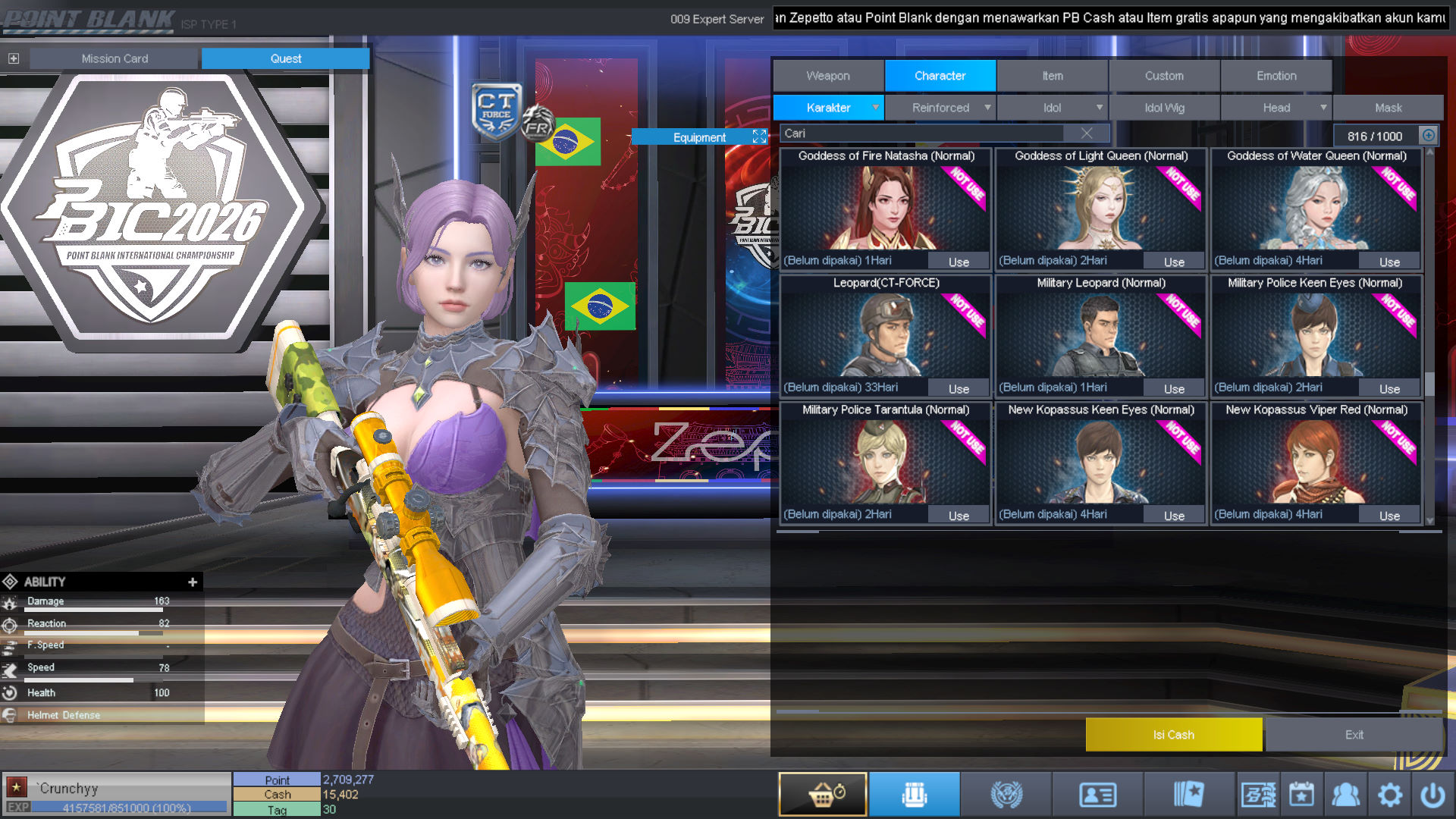The height and width of the screenshot is (819, 1456).
Task: Click the Isi Cash button
Action: tap(1173, 735)
